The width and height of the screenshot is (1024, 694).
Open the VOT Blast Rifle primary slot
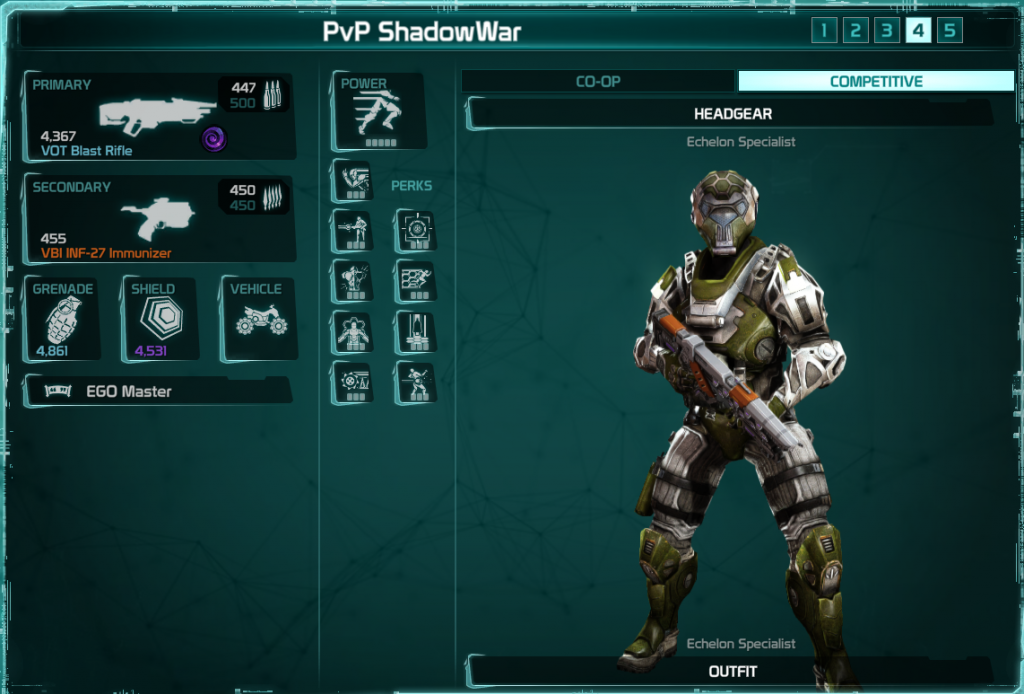160,116
